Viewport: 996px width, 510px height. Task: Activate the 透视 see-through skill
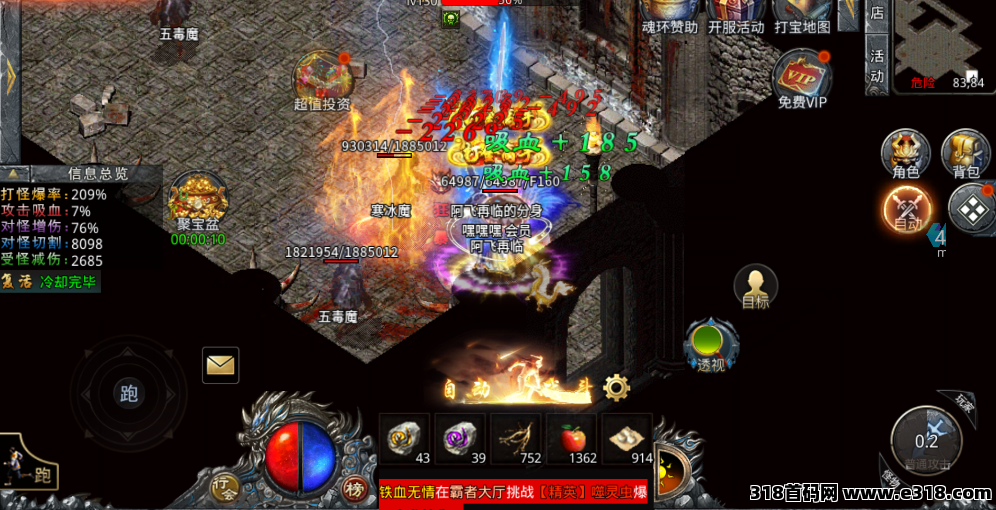tap(711, 345)
